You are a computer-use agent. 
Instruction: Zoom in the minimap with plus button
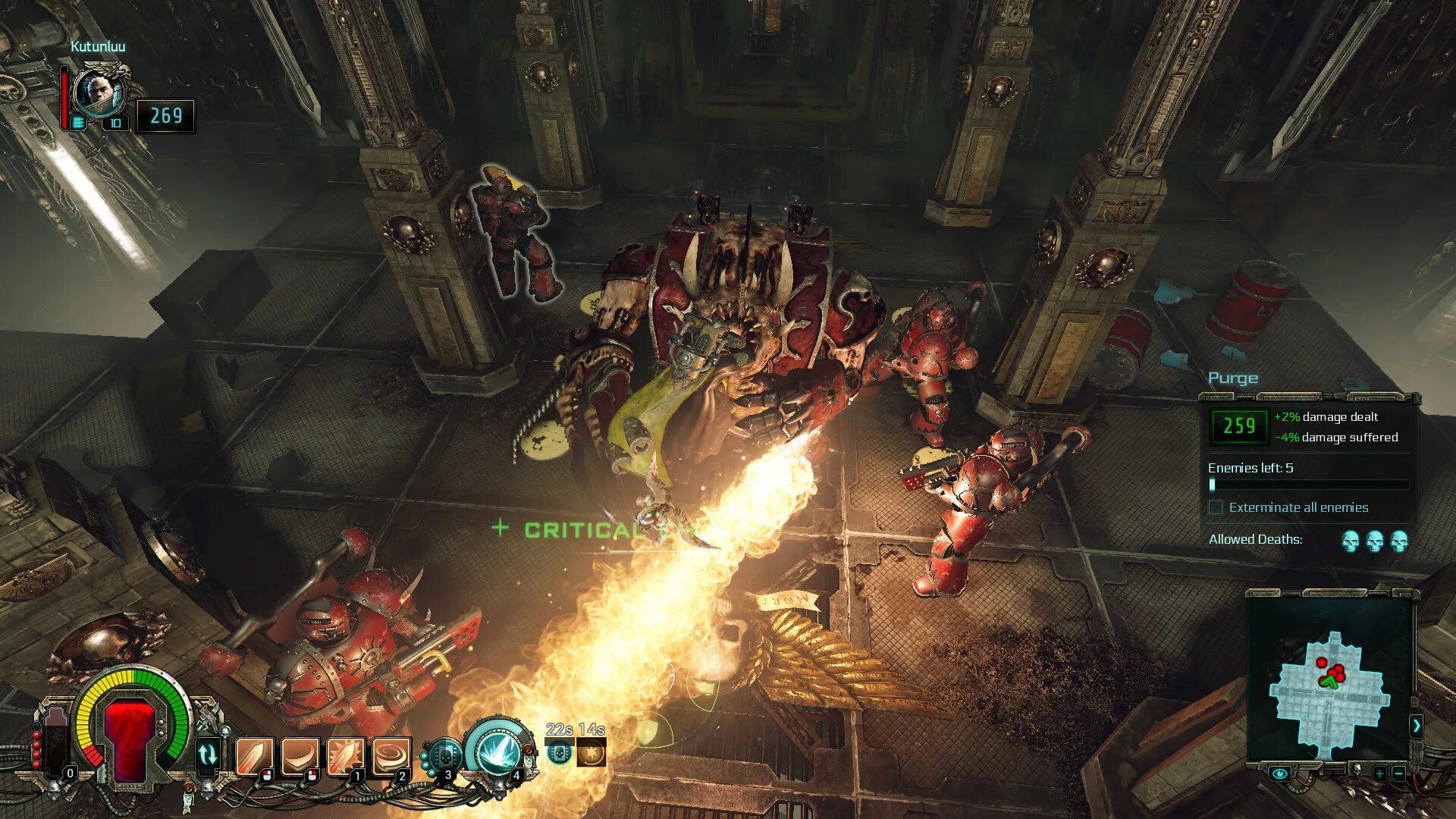[x=1379, y=773]
